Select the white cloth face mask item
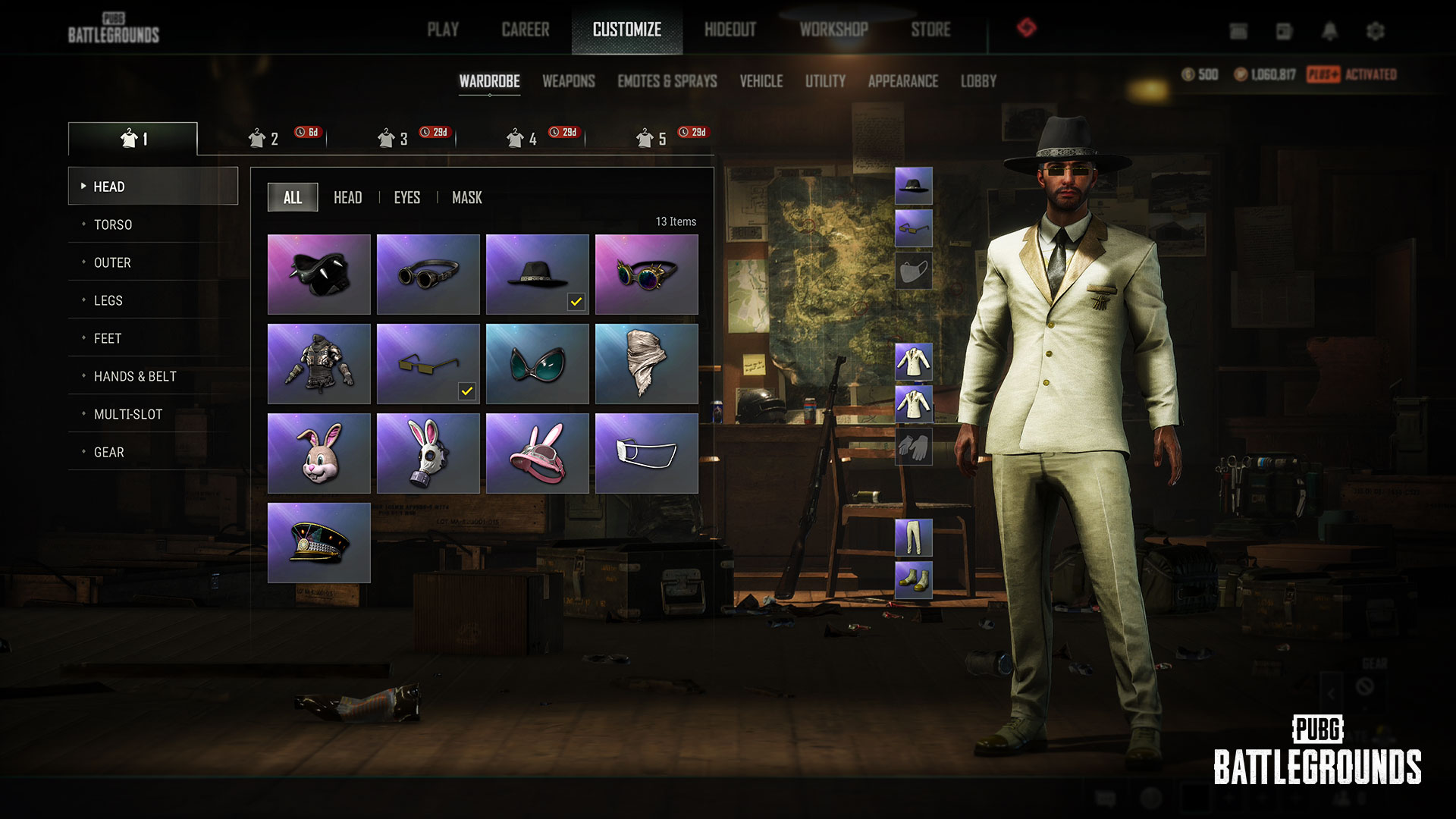This screenshot has height=819, width=1456. (x=646, y=453)
